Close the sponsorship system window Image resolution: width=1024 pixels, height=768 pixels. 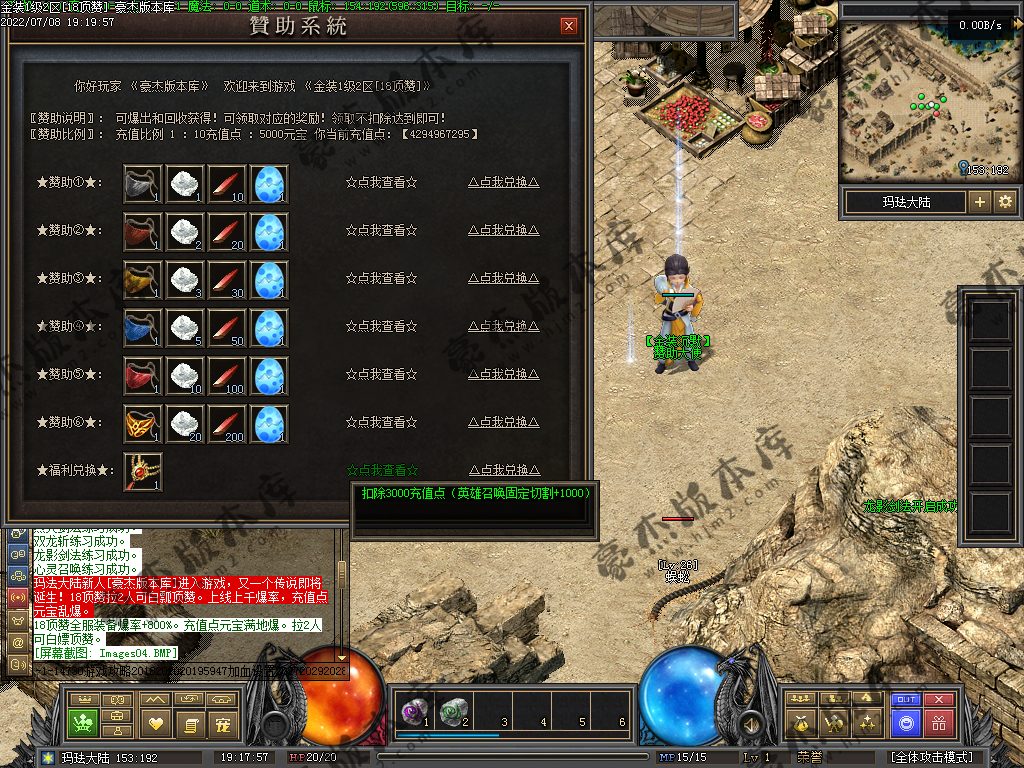click(569, 26)
